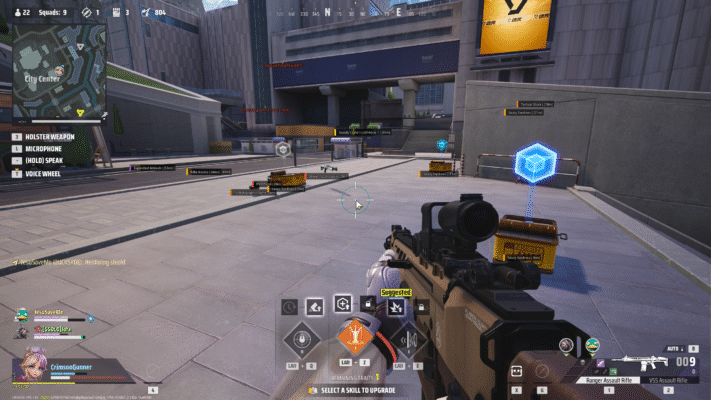711x400 pixels.
Task: Select the clock trait icon
Action: 289,306
